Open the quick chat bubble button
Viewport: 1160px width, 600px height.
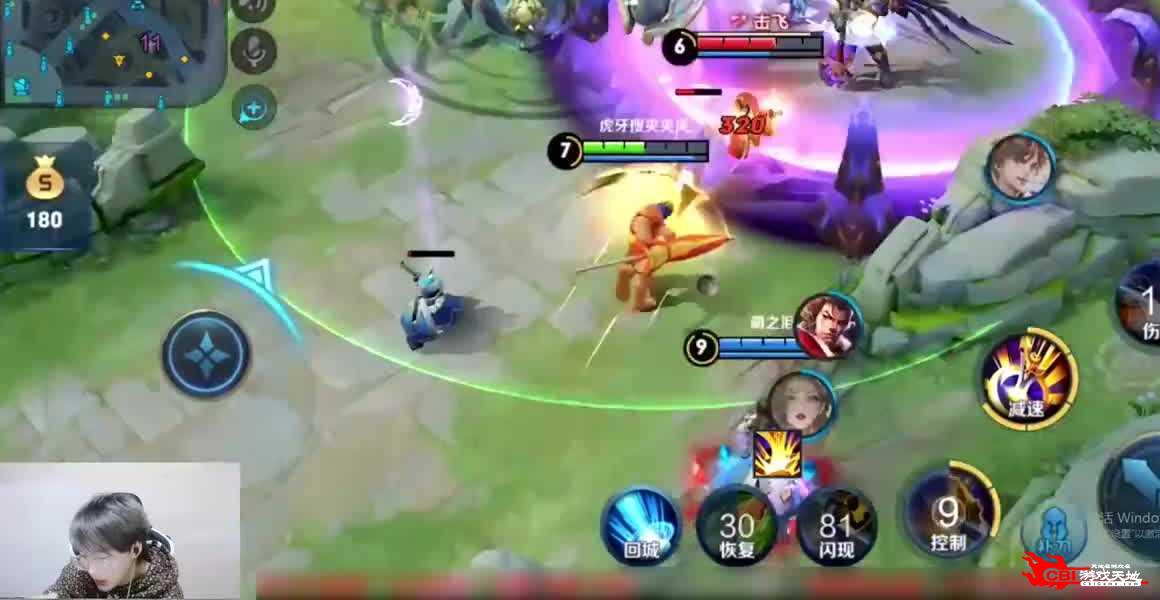point(254,107)
